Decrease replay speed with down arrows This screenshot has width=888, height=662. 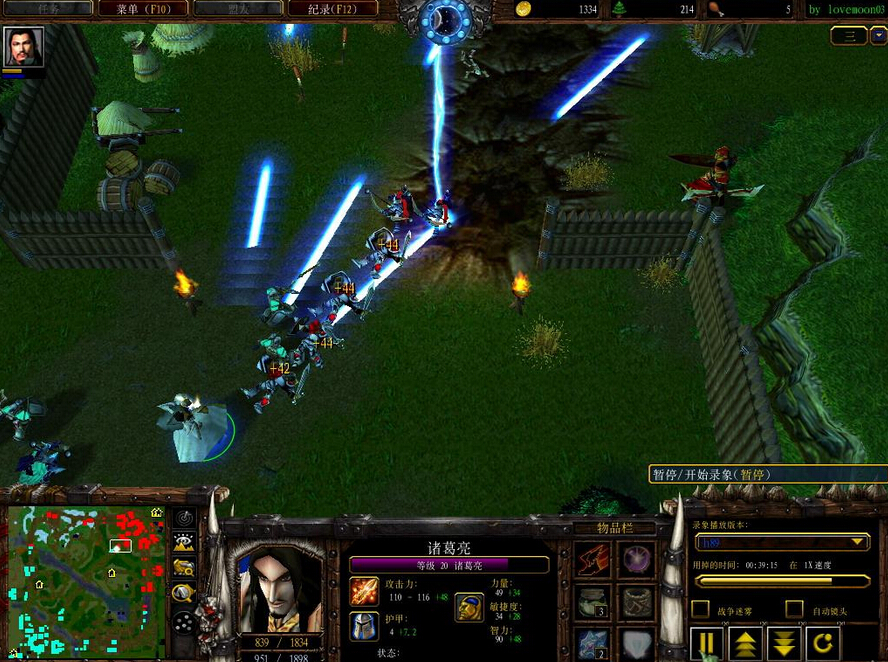coord(783,643)
